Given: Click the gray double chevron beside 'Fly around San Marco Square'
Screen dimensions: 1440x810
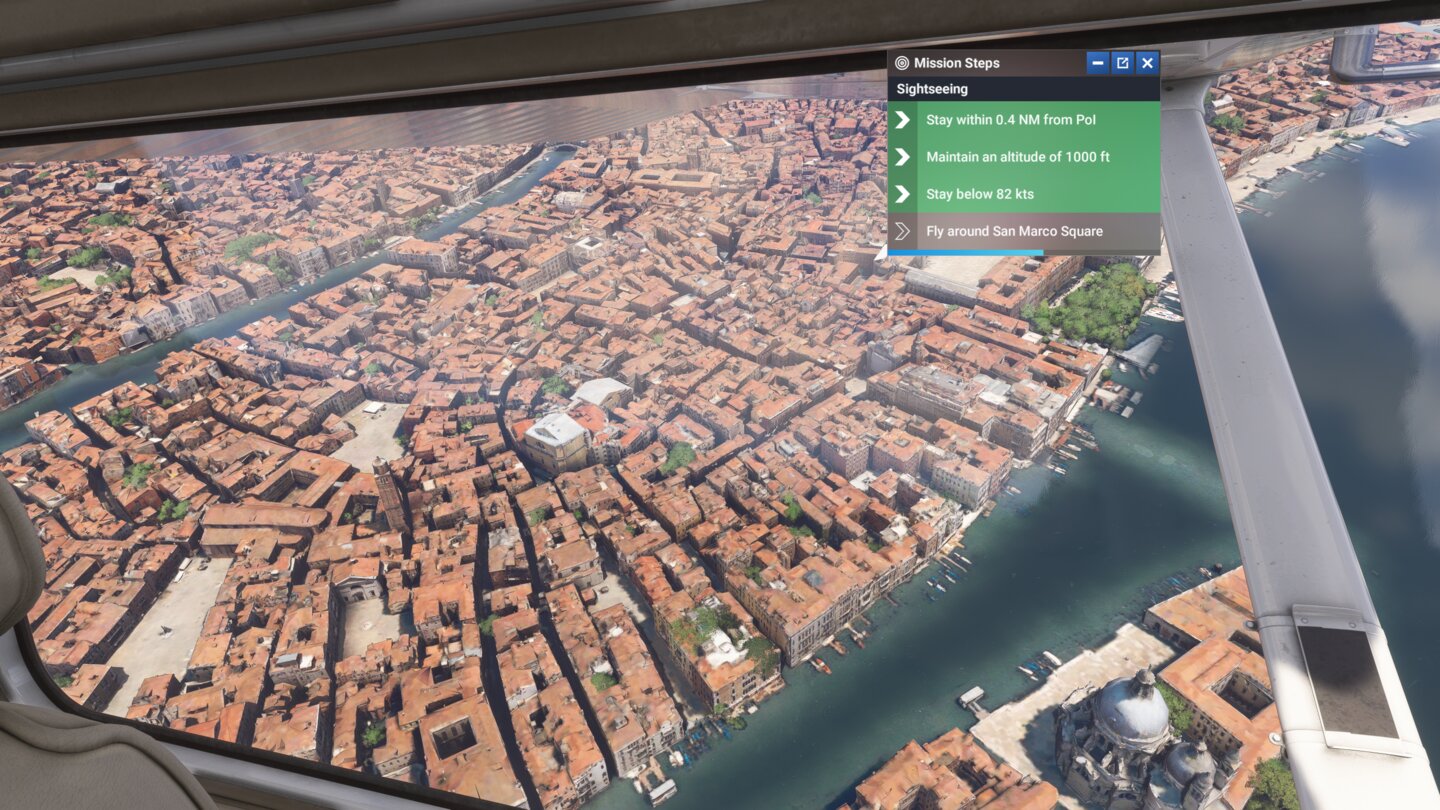Looking at the screenshot, I should pos(901,231).
